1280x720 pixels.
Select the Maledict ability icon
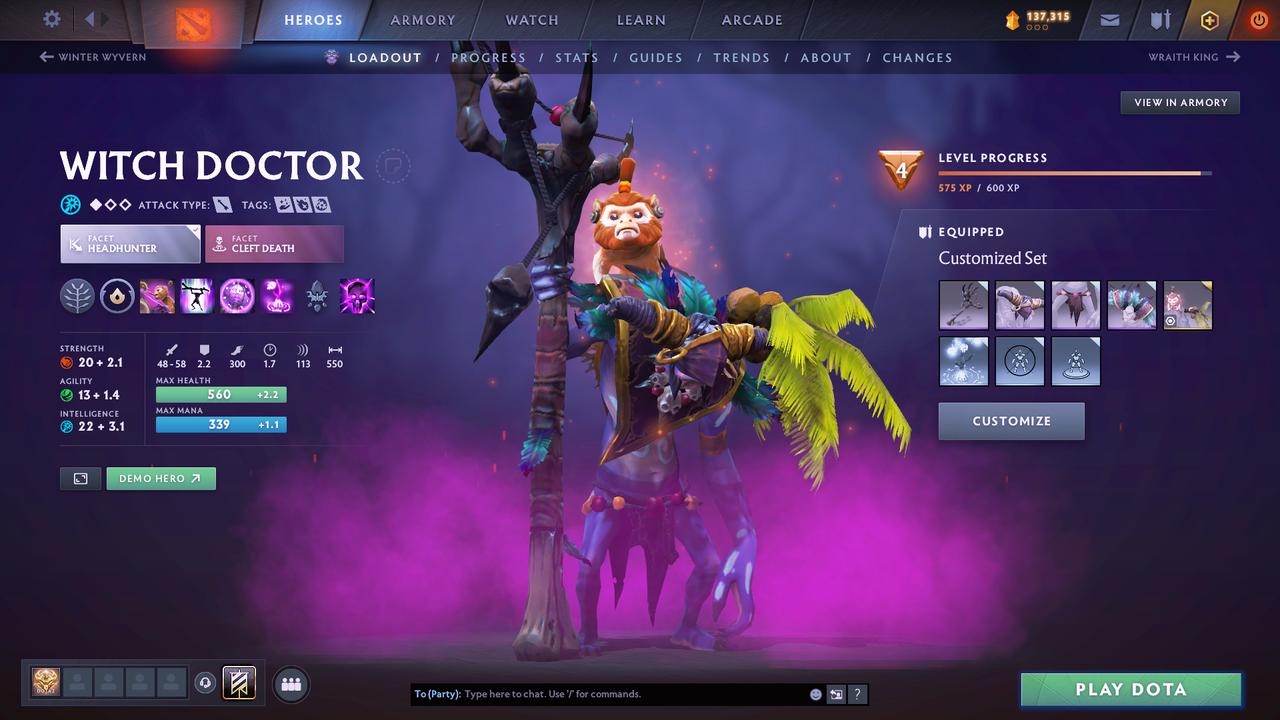(x=237, y=295)
